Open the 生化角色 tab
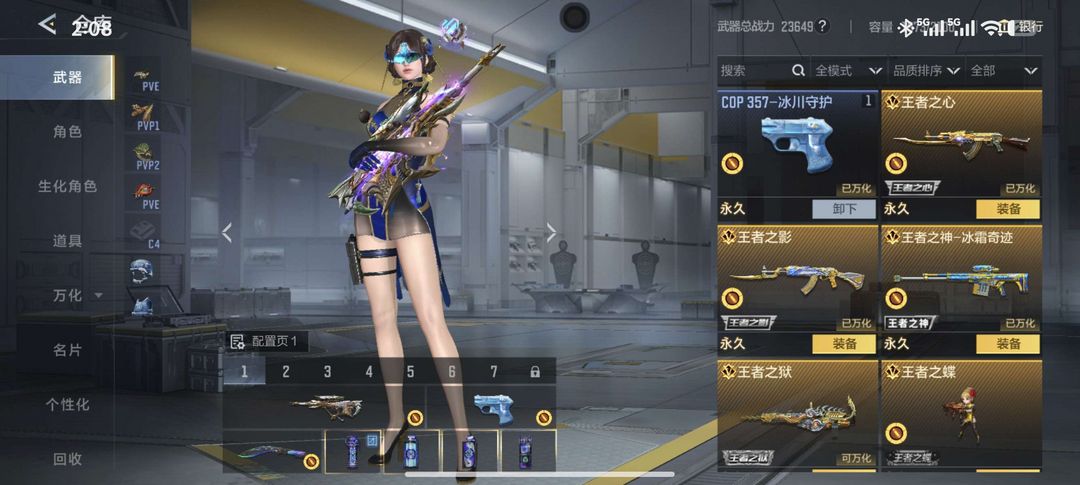Screen dimensions: 1080x485 [x=66, y=186]
